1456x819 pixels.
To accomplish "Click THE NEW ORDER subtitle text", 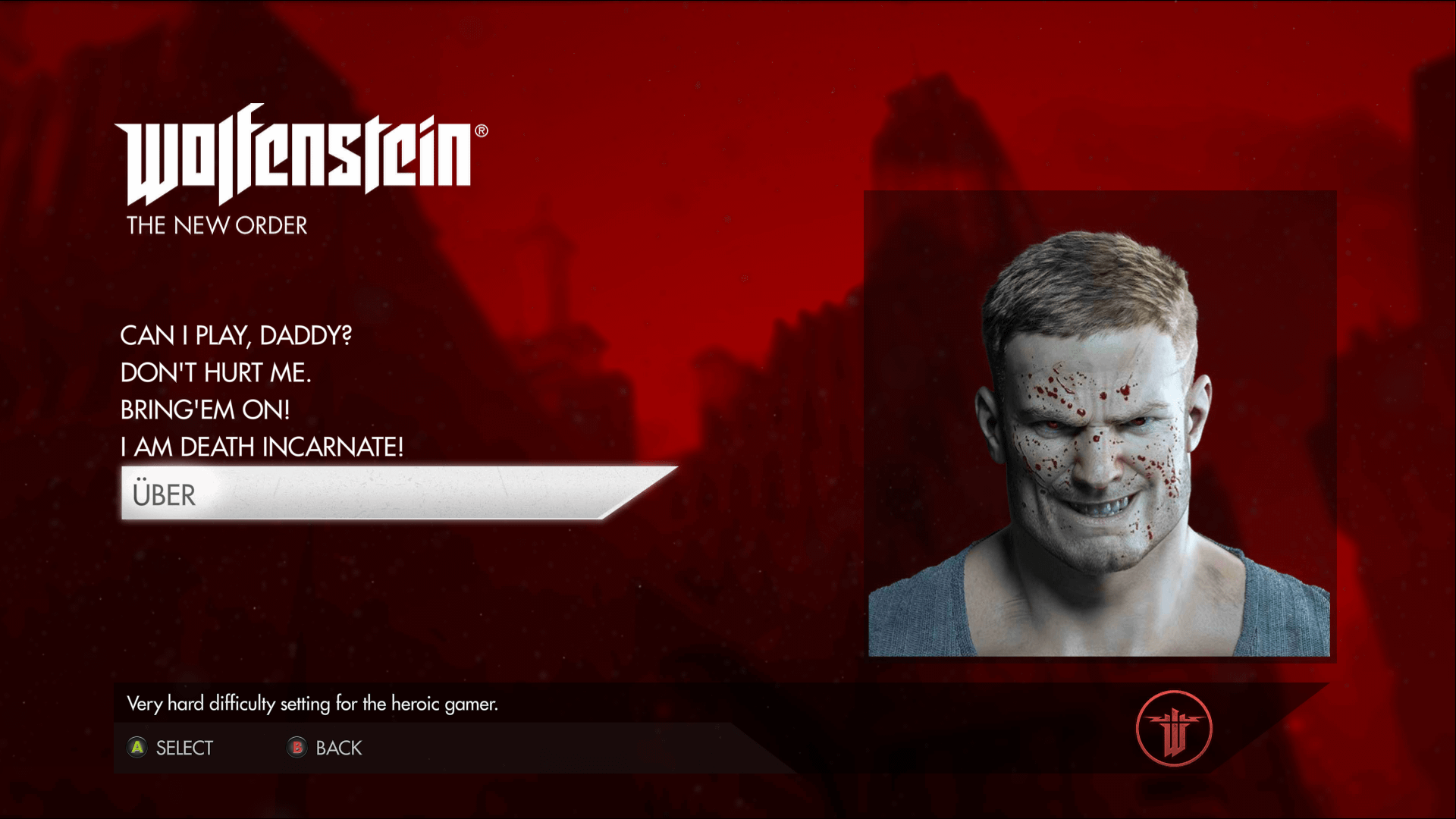I will (216, 224).
